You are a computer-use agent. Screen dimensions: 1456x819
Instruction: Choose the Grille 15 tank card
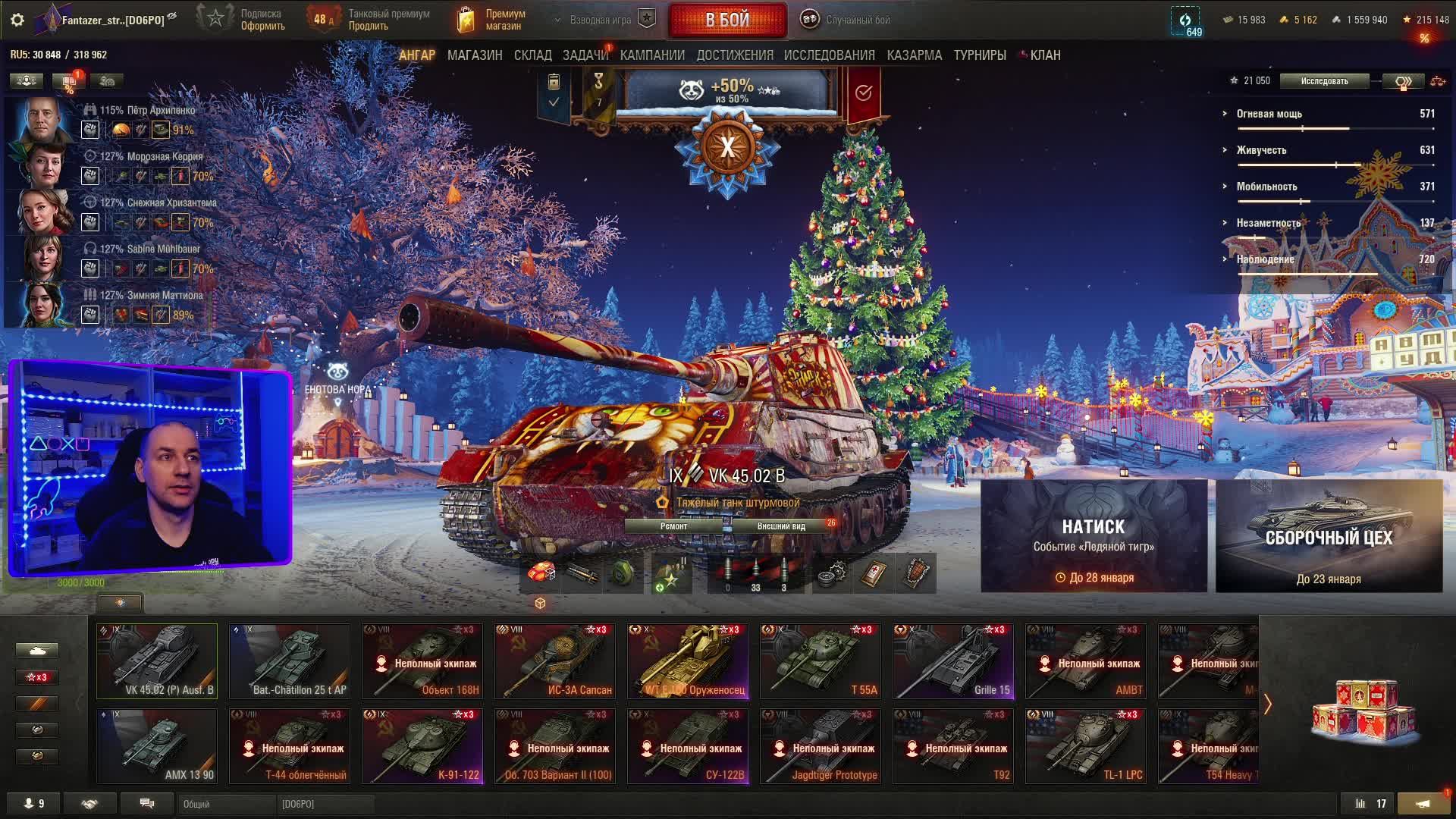click(953, 661)
